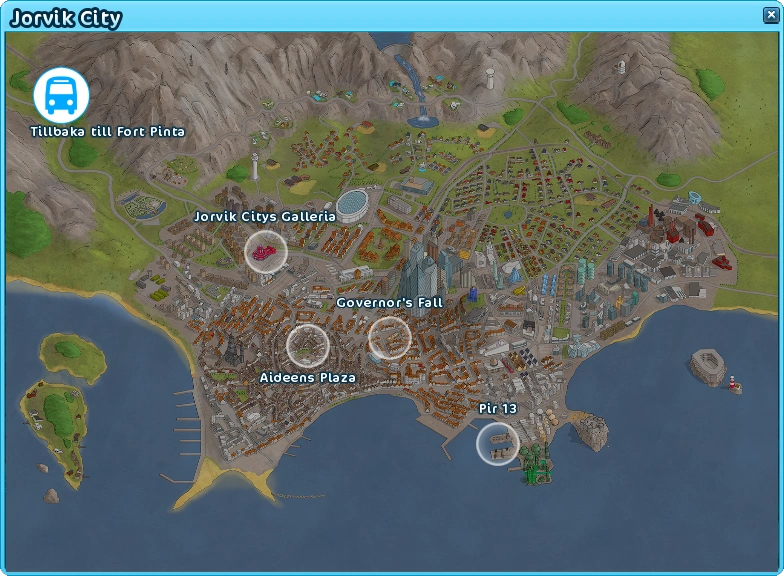This screenshot has height=576, width=784.
Task: Select the Jorvik Citys Galleria map marker
Action: [266, 251]
